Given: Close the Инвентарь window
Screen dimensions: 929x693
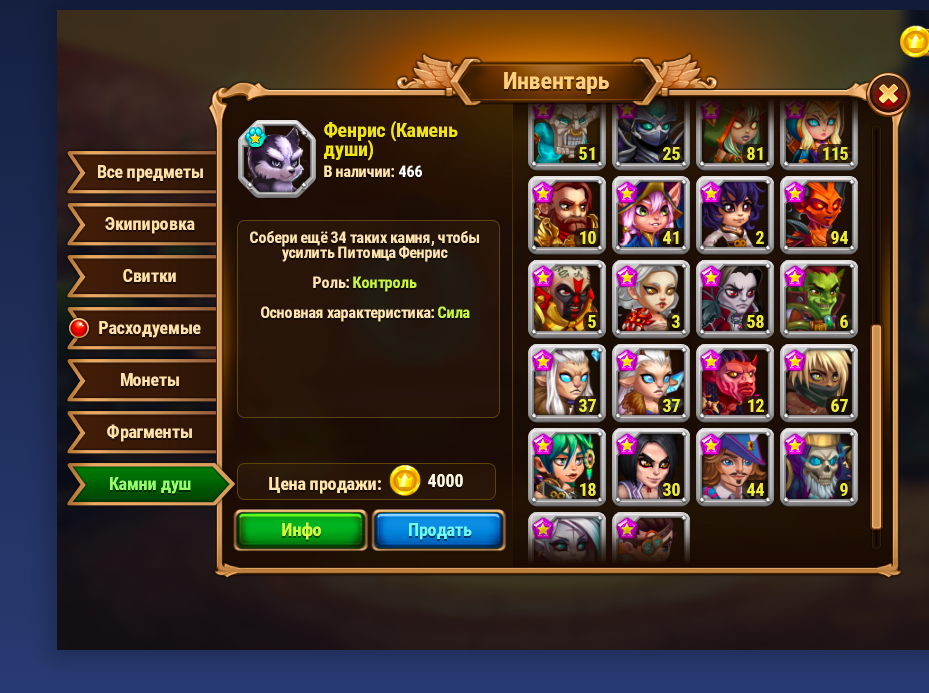Looking at the screenshot, I should tap(887, 95).
